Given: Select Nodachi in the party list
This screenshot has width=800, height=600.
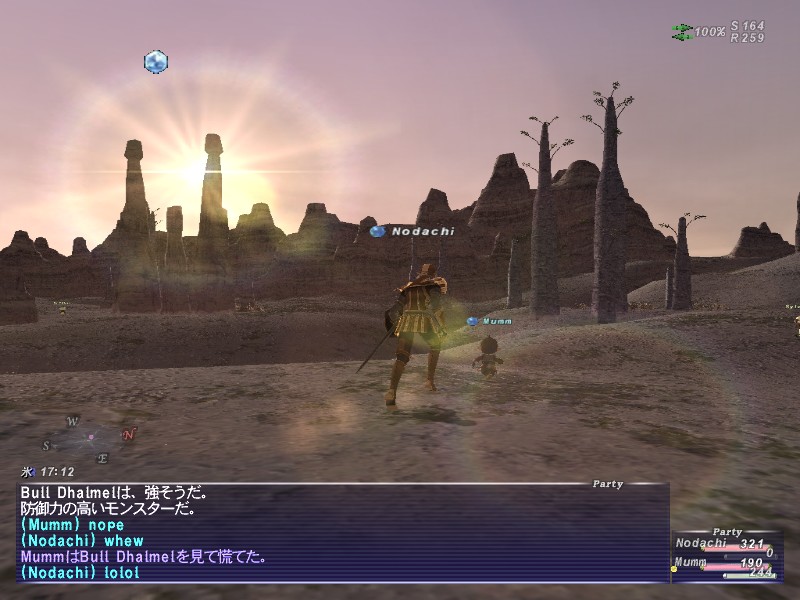Looking at the screenshot, I should [698, 544].
